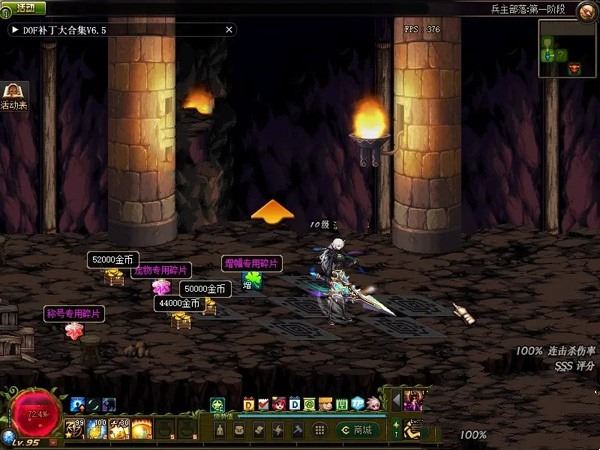Image resolution: width=600 pixels, height=450 pixels.
Task: Close the DOF补丁大合集 notice bar
Action: (229, 30)
